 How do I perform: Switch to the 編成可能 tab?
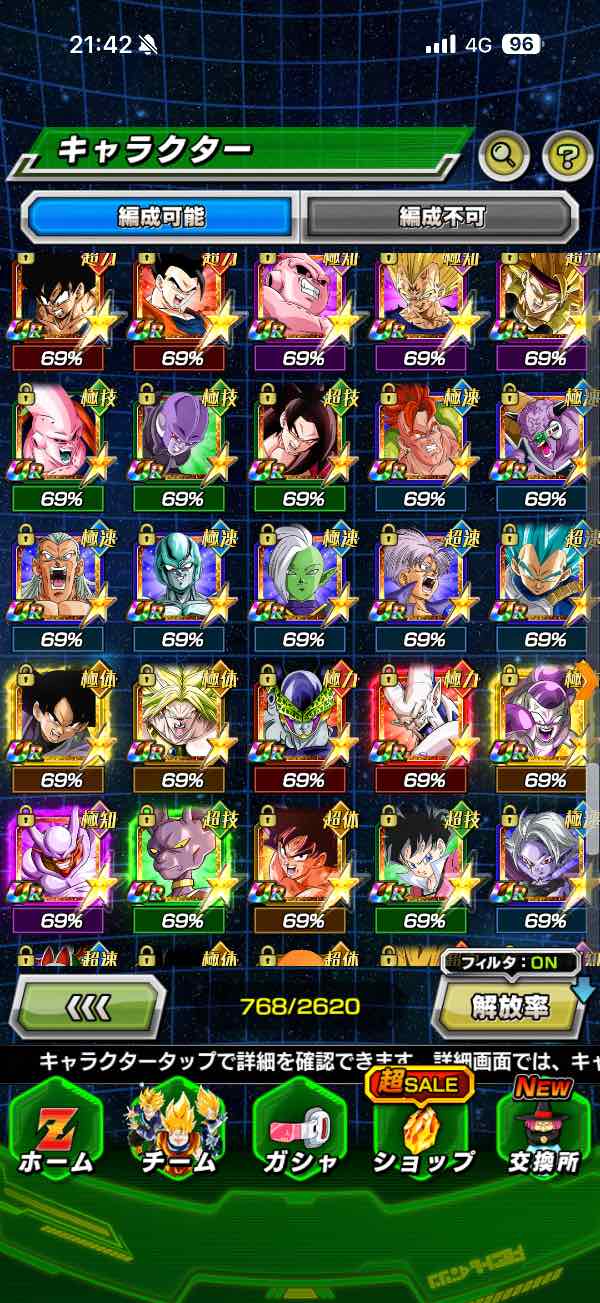162,216
